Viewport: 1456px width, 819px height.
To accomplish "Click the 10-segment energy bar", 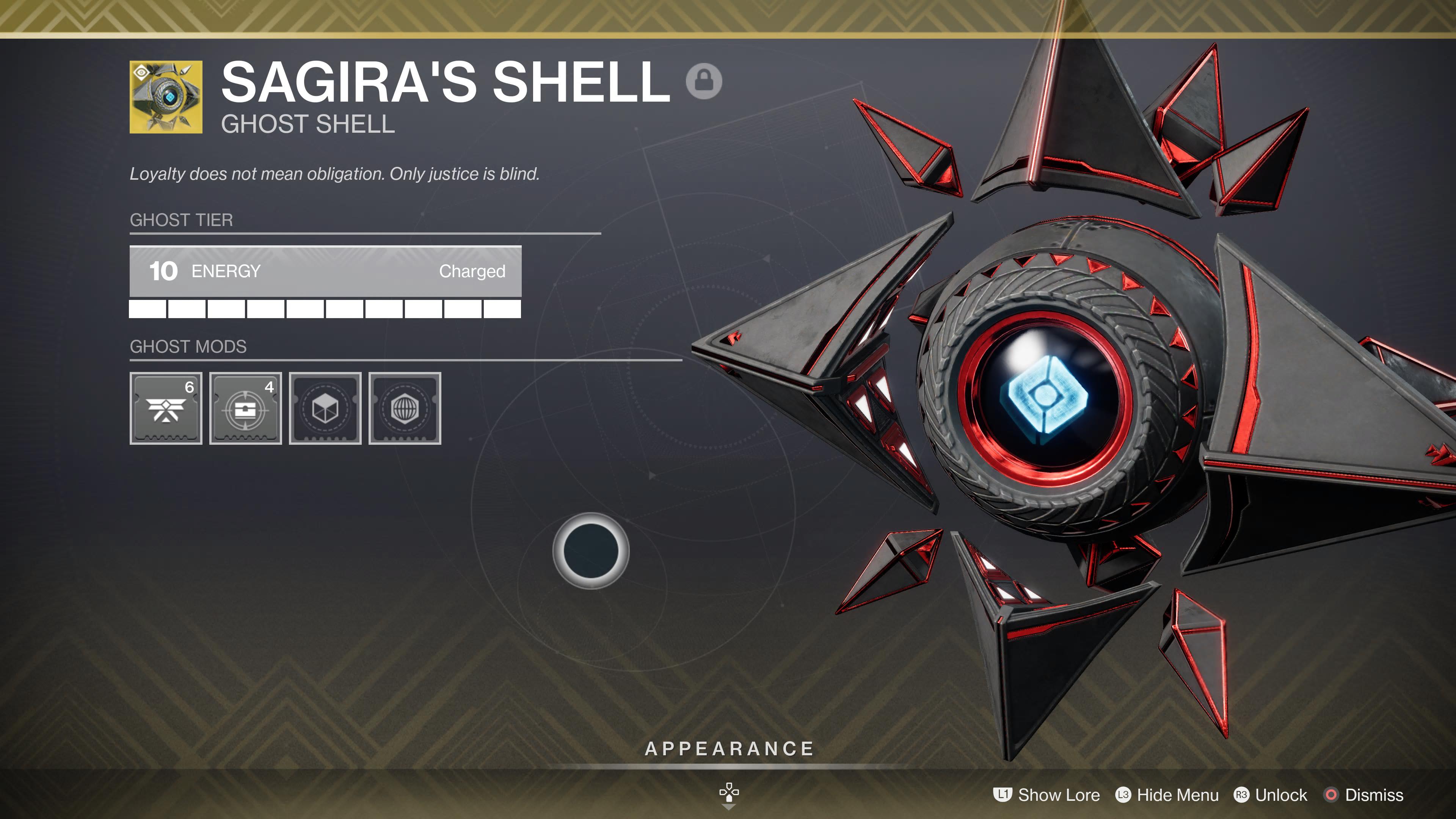I will pyautogui.click(x=326, y=309).
